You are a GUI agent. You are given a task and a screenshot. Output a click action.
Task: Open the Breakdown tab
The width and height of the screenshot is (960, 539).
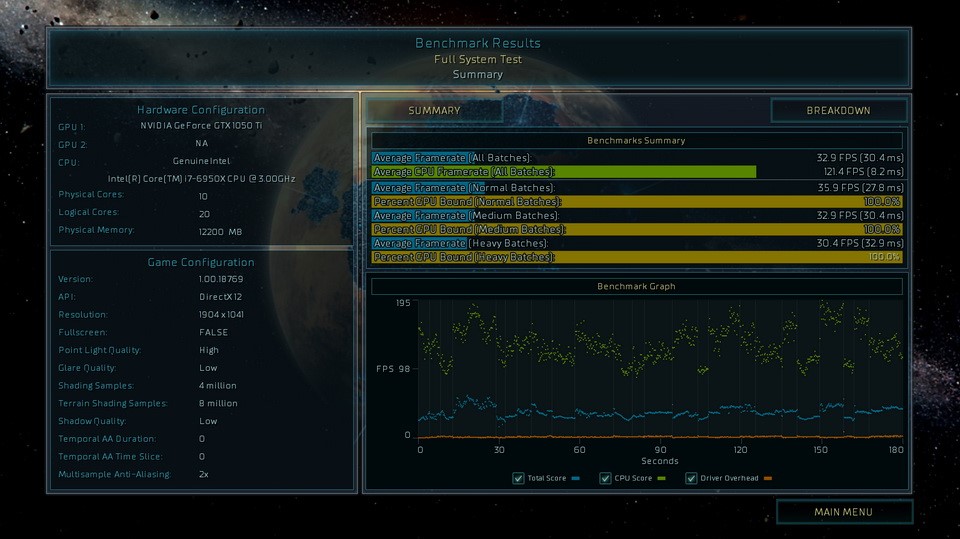point(838,111)
